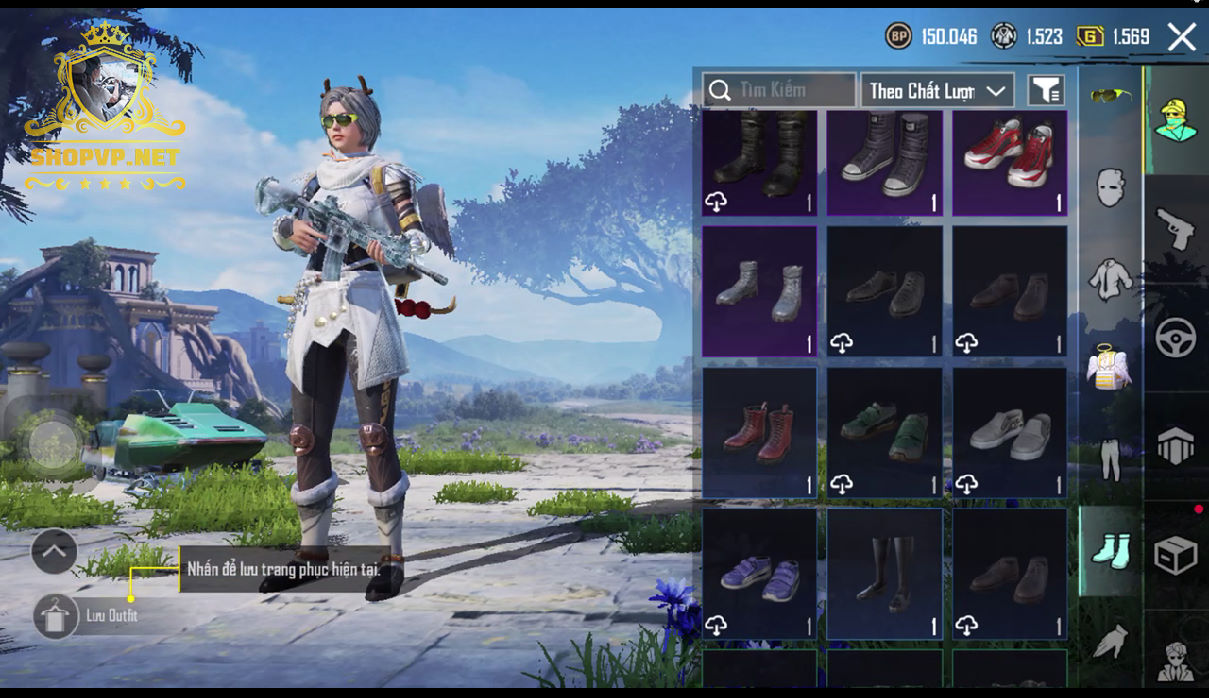Switch to the vehicle steering wheel tab

pos(1176,338)
